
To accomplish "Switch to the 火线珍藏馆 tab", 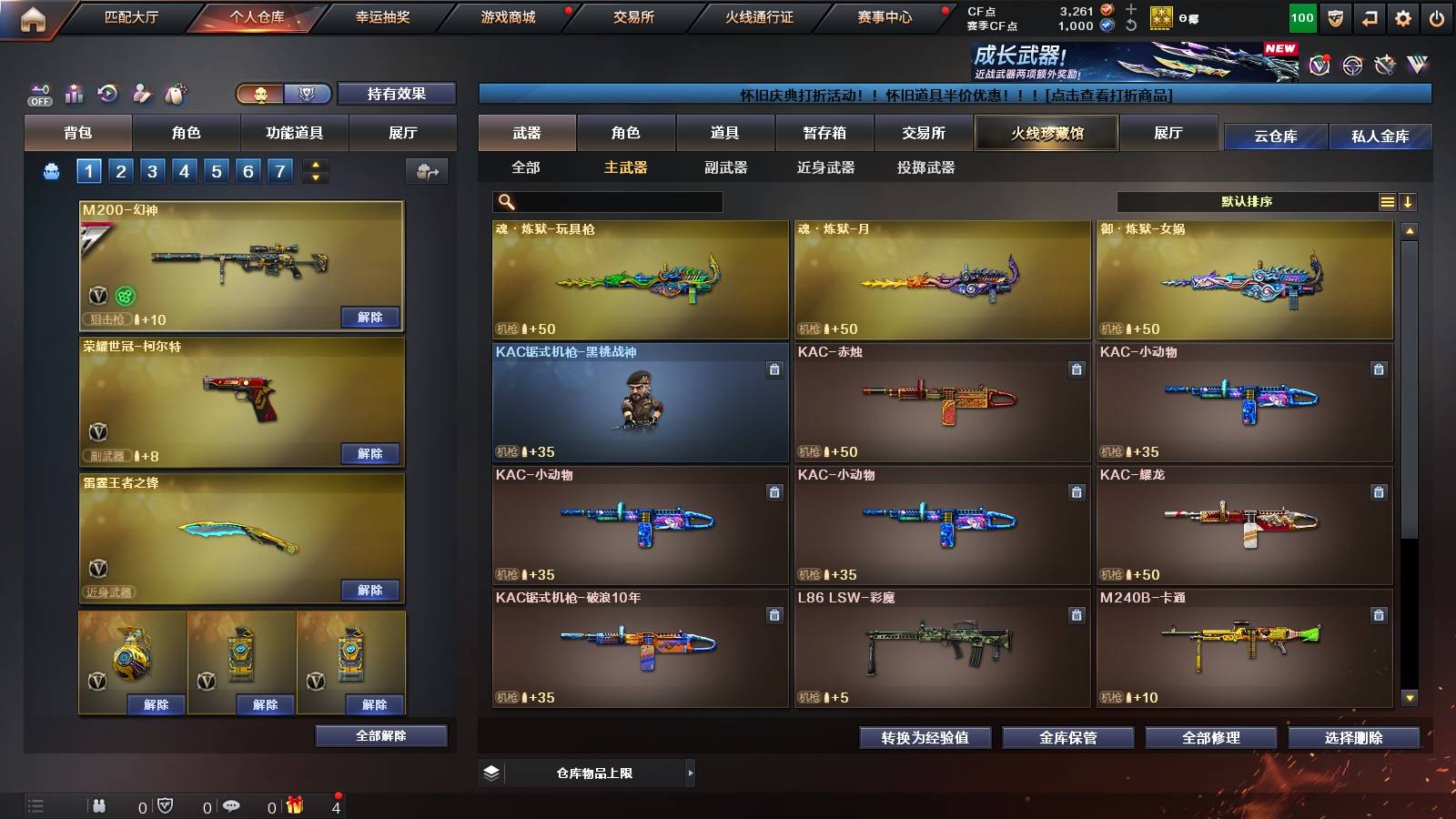I will click(x=1046, y=133).
